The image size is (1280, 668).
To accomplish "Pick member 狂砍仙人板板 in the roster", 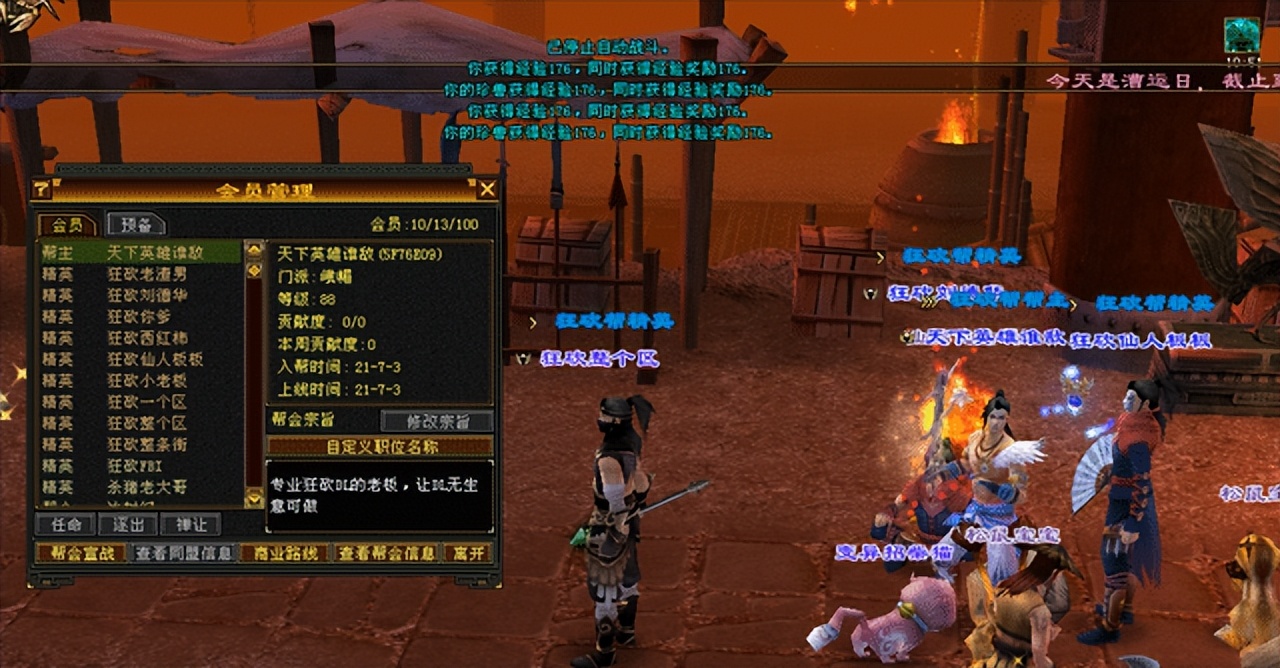I will (140, 359).
